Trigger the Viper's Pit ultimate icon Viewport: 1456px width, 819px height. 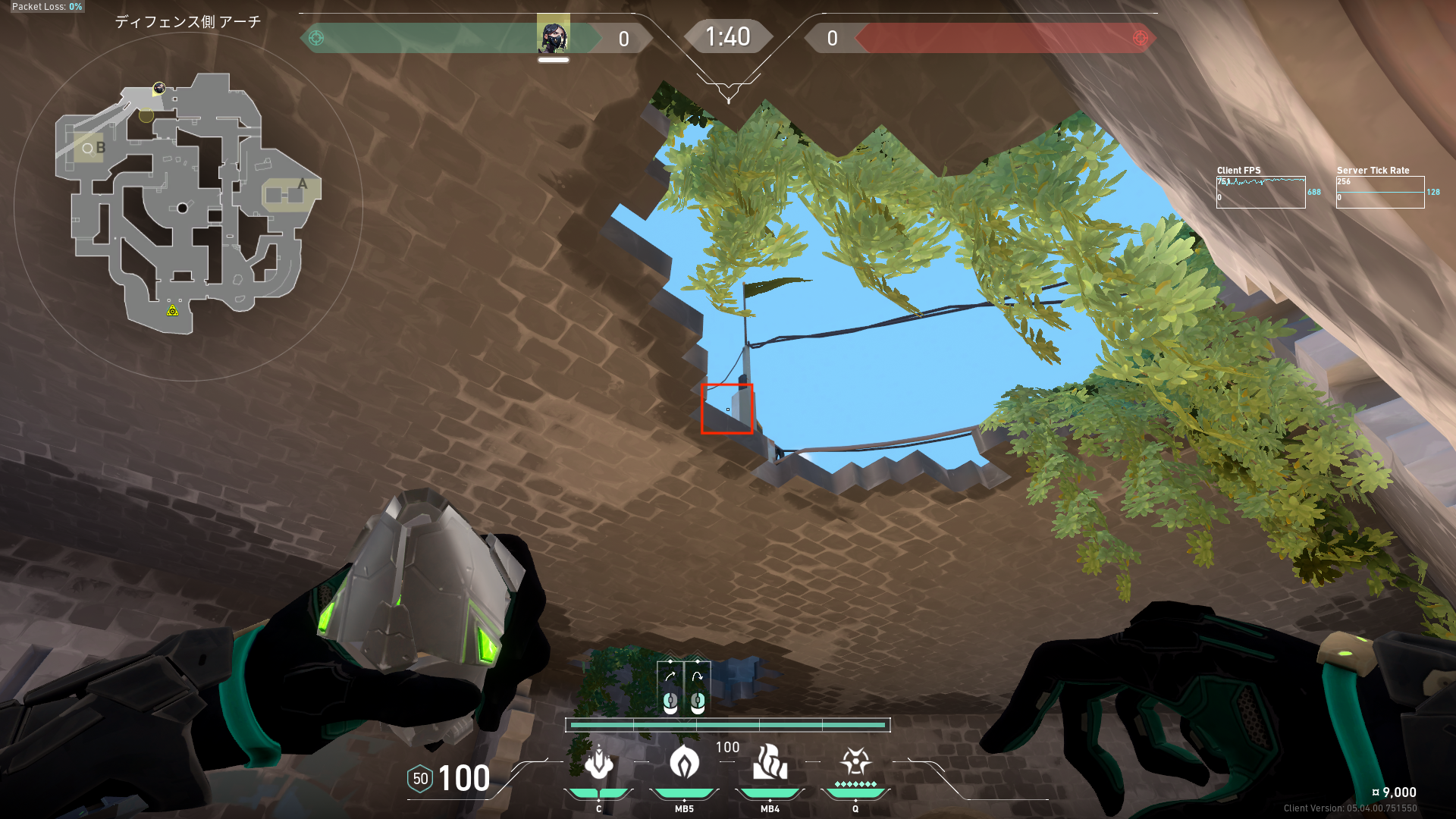[x=855, y=763]
